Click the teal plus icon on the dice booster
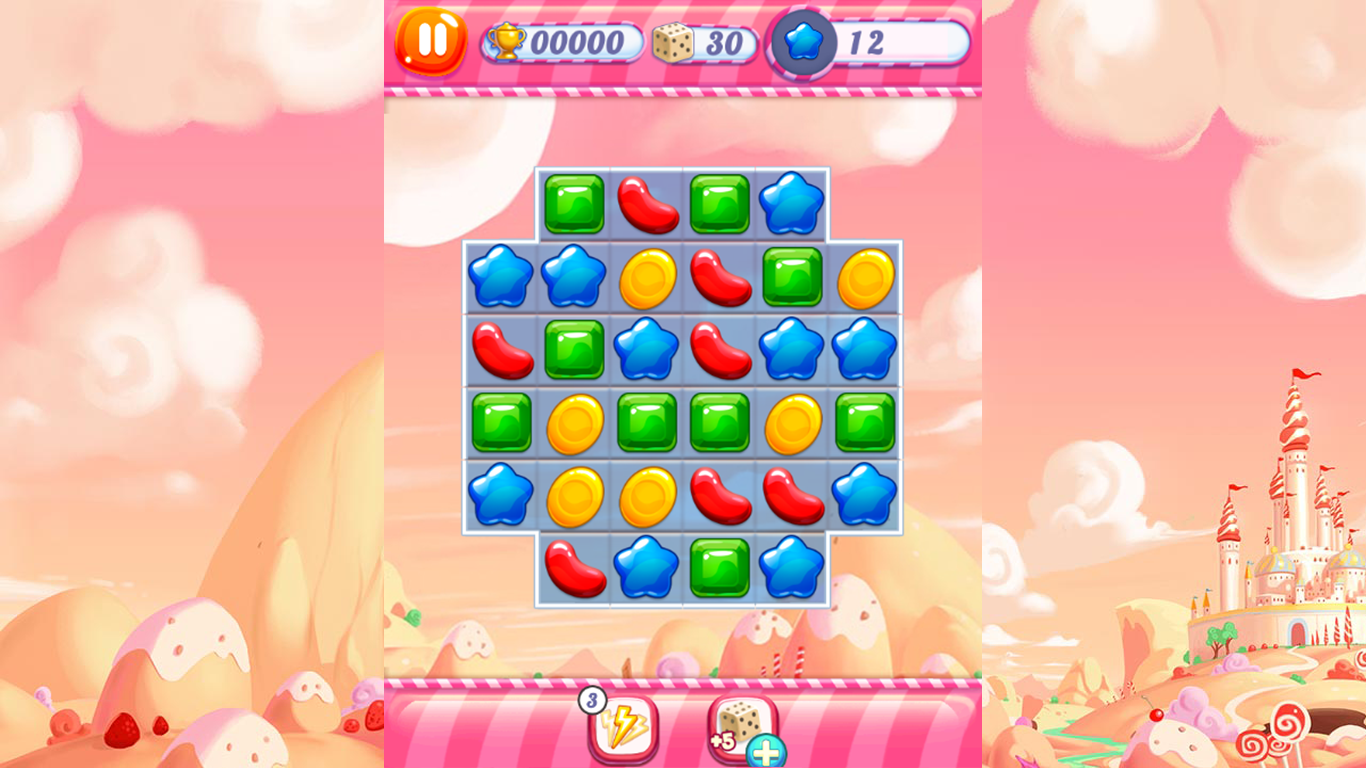The width and height of the screenshot is (1366, 768). (767, 752)
